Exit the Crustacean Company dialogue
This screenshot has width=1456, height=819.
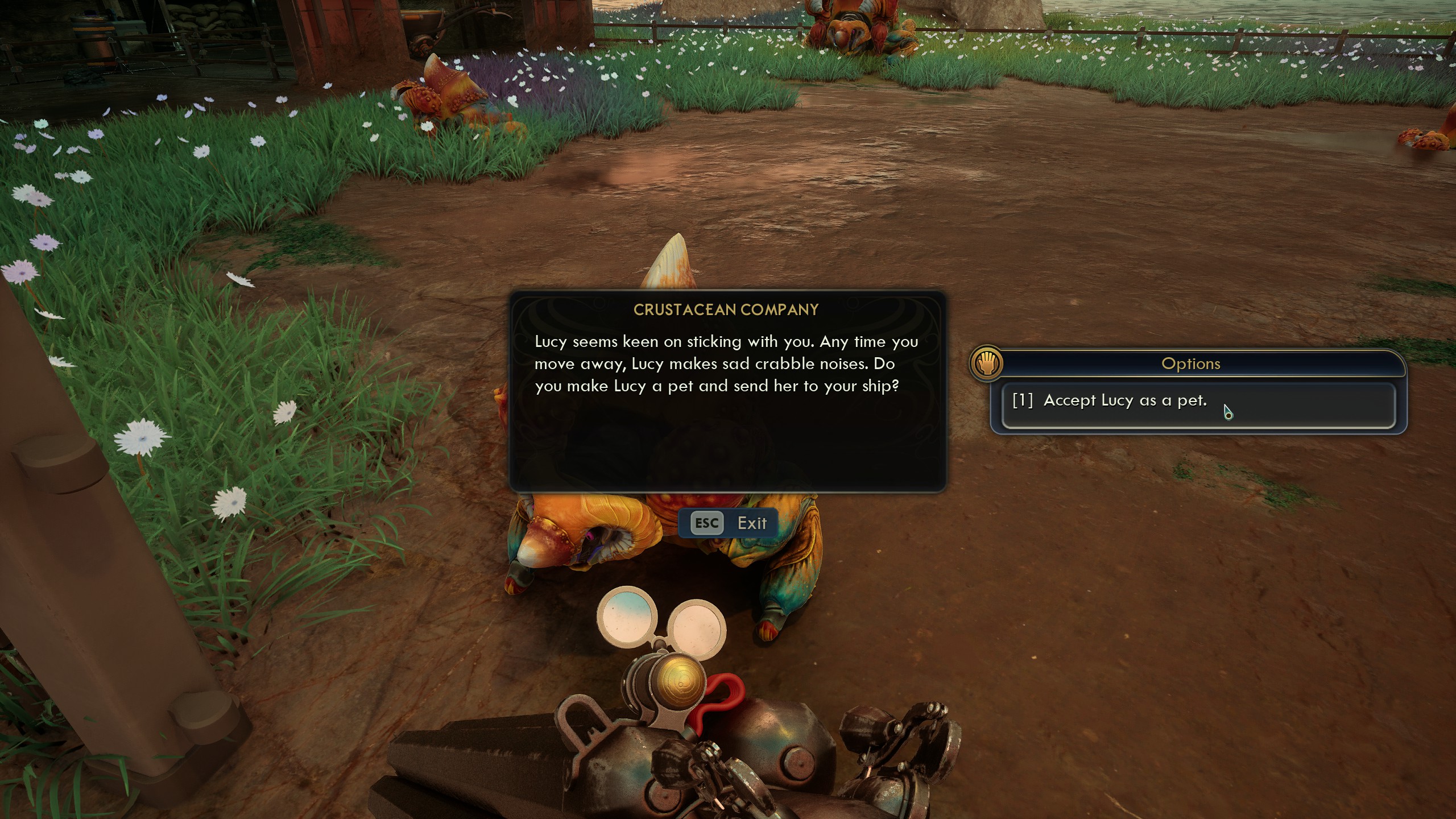[729, 523]
